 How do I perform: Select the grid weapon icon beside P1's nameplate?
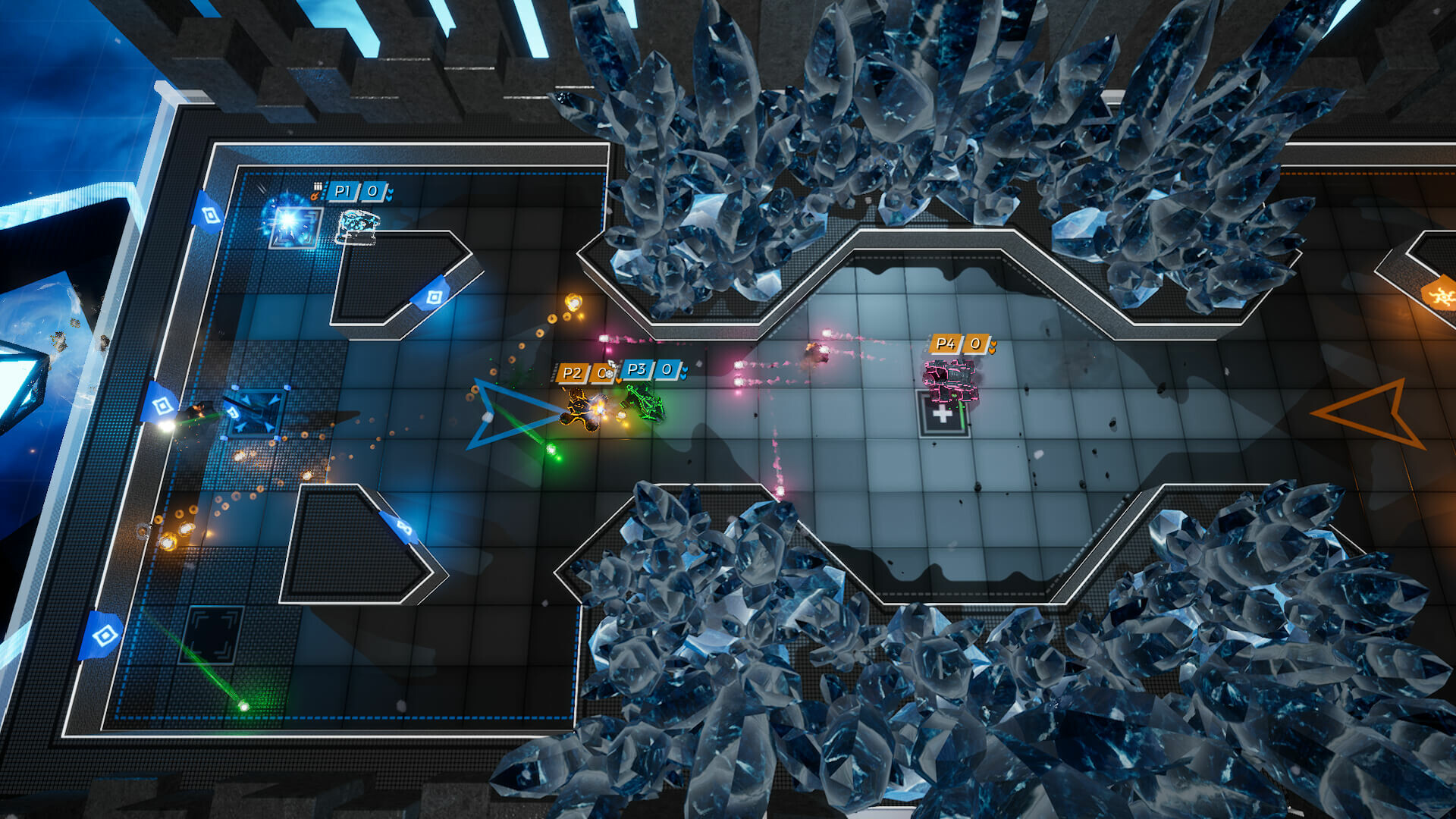[318, 184]
